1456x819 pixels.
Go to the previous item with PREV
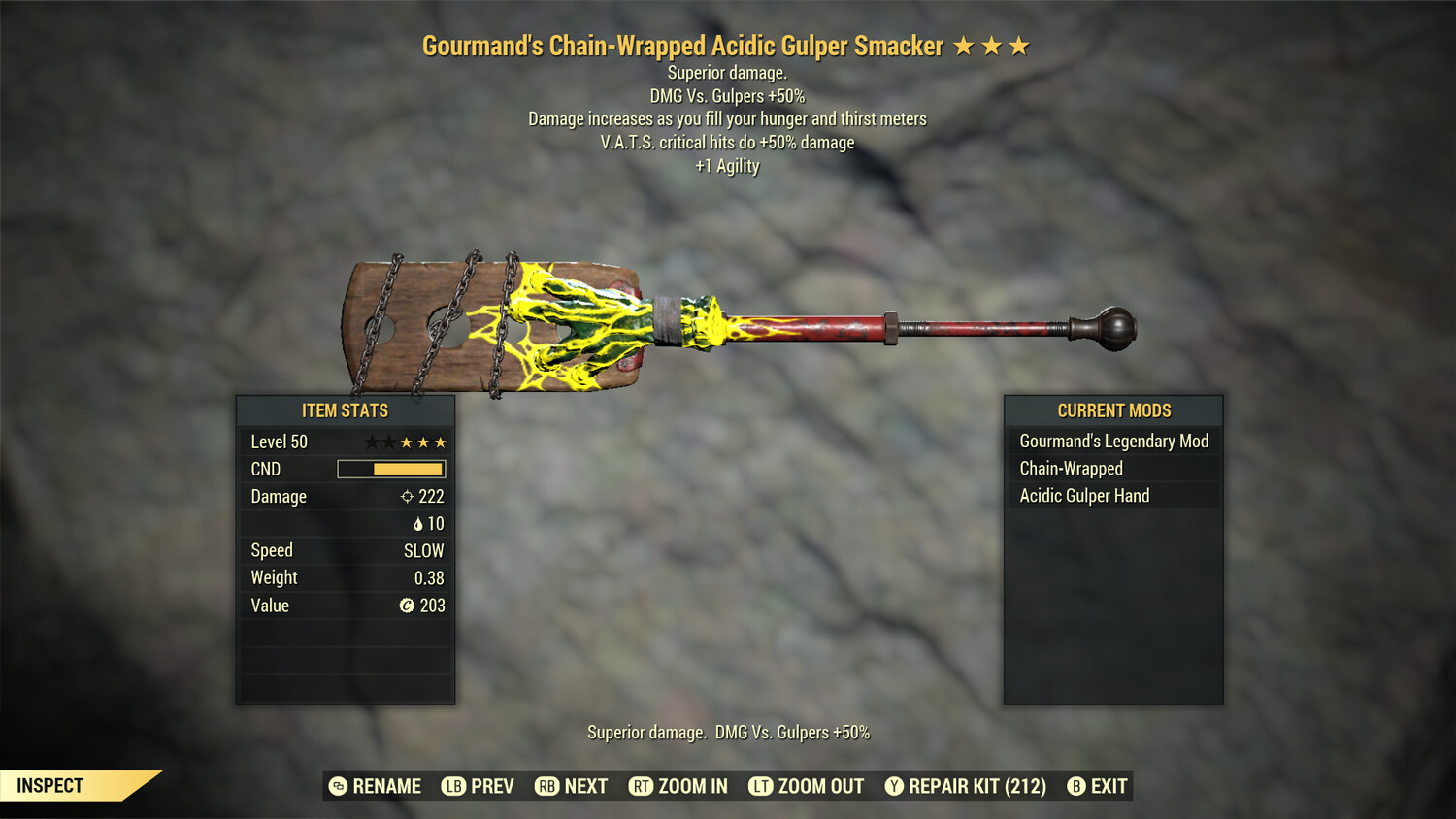pyautogui.click(x=479, y=786)
